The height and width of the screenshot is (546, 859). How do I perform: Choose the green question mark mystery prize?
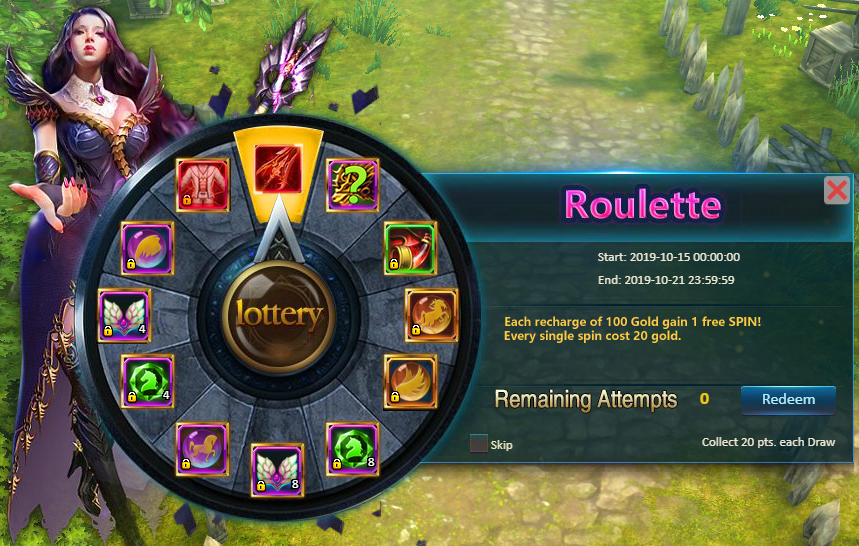point(353,184)
